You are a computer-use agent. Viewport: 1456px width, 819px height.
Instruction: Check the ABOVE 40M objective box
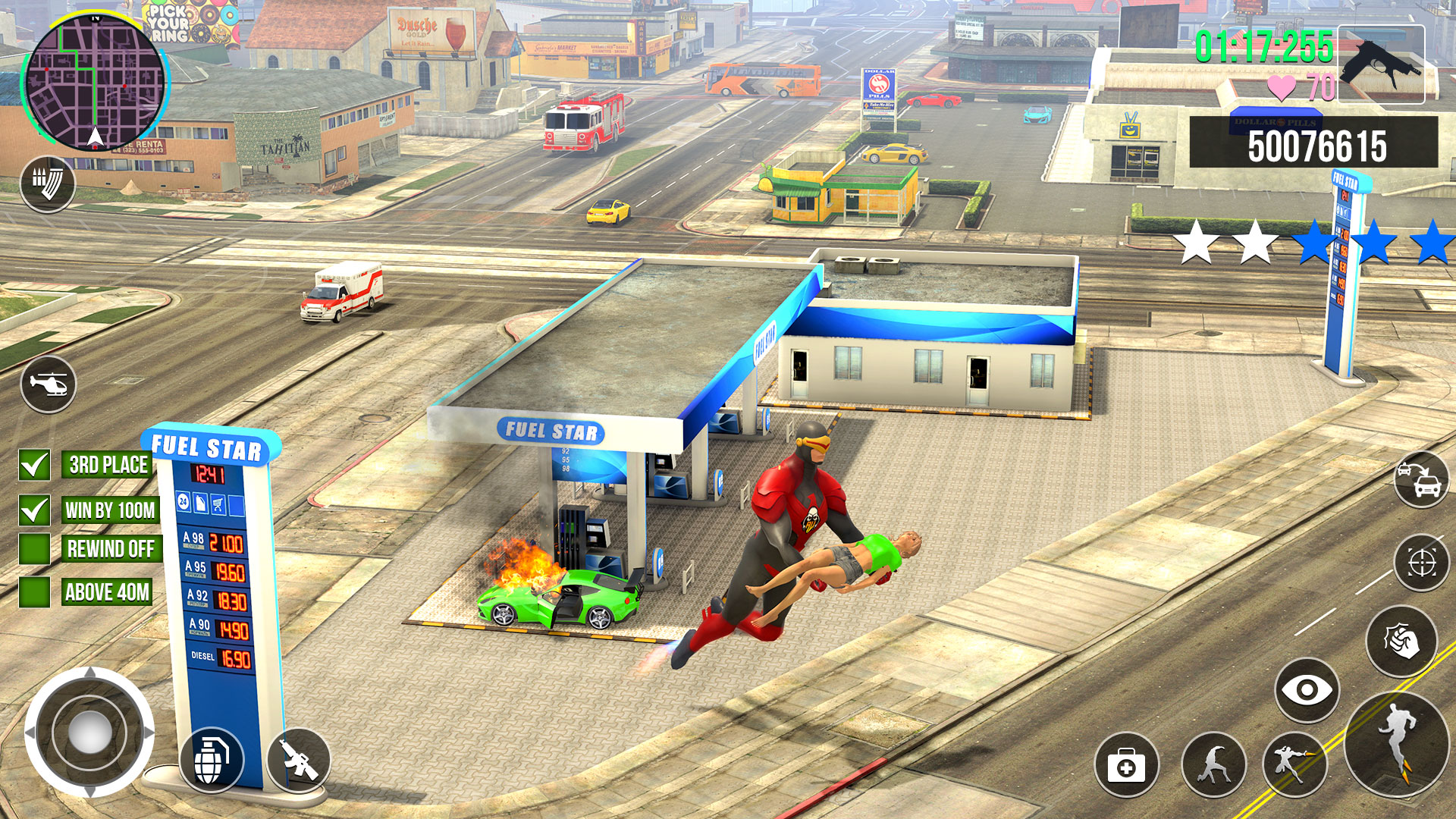click(x=33, y=591)
